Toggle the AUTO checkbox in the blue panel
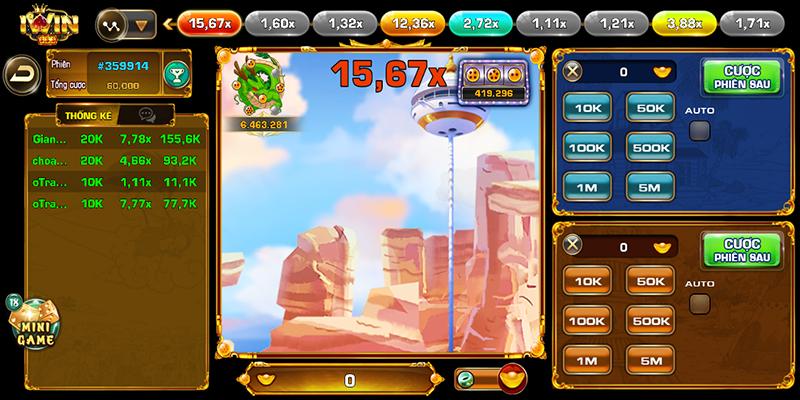The width and height of the screenshot is (800, 400). (x=700, y=130)
